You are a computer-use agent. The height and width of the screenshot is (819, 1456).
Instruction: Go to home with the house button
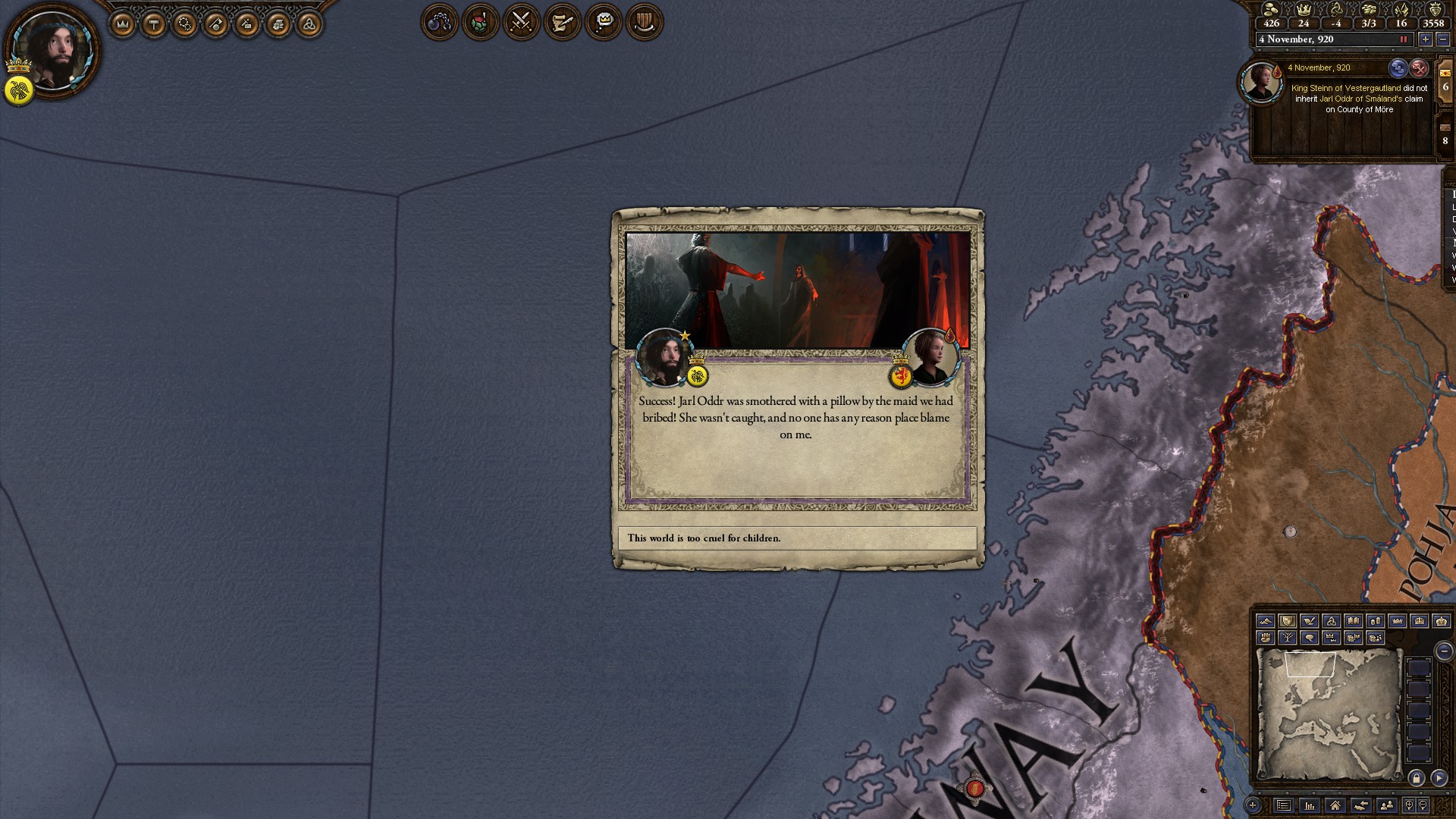[x=1335, y=805]
